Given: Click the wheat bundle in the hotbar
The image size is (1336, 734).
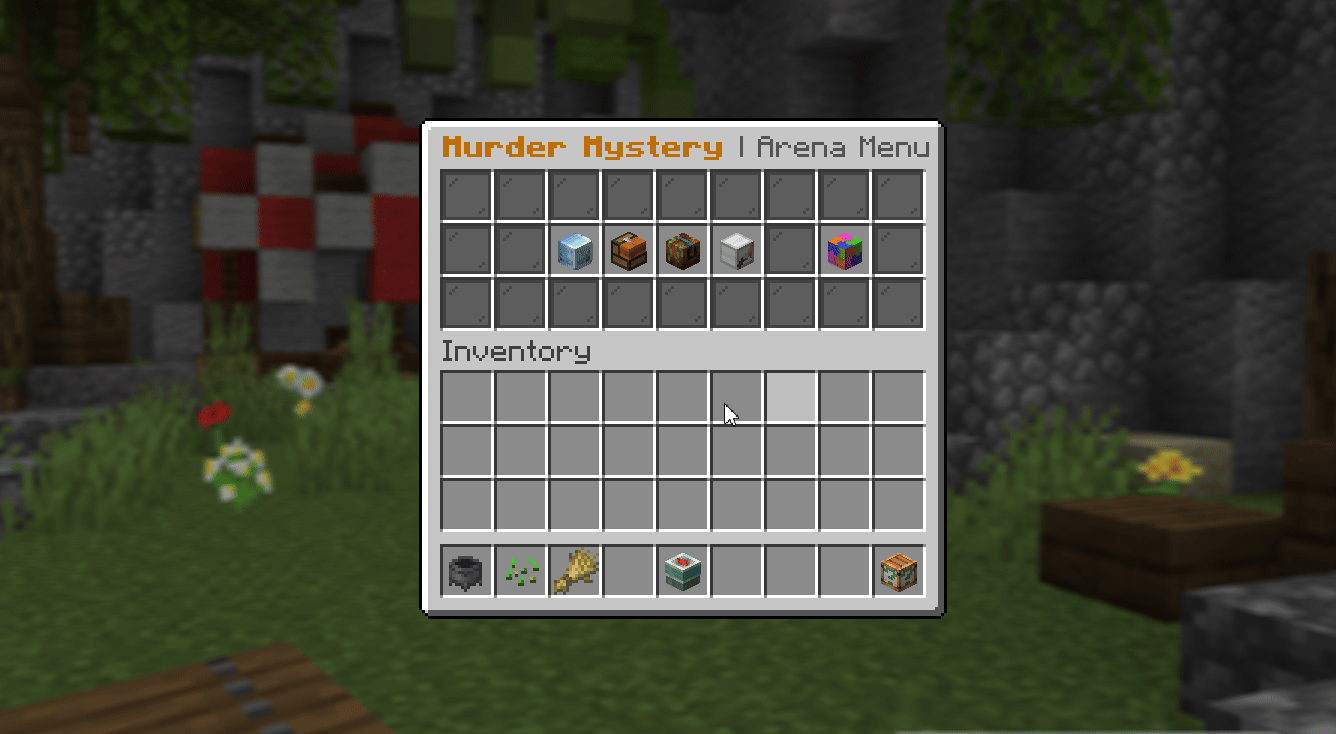Looking at the screenshot, I should (x=574, y=570).
